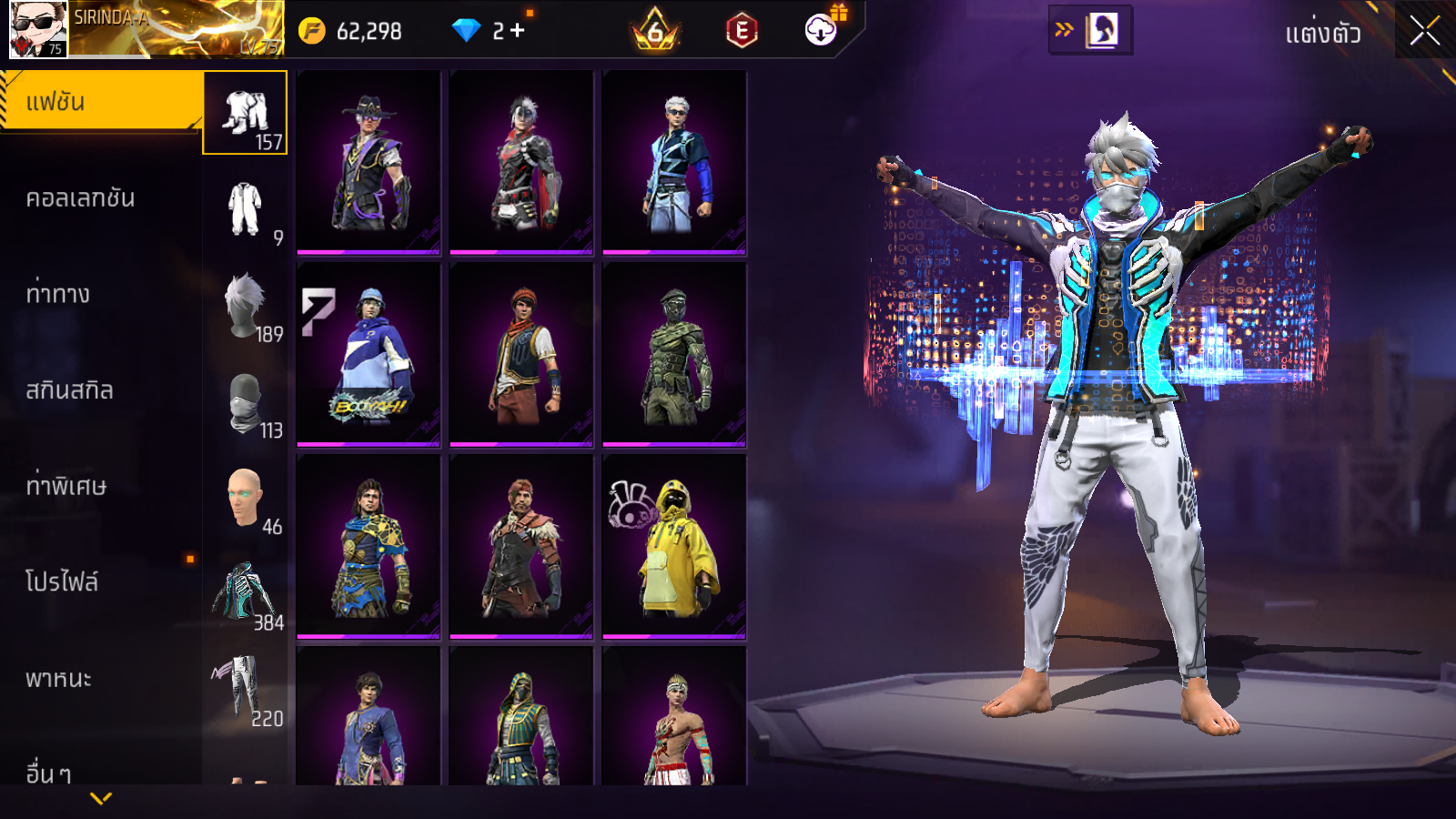Image resolution: width=1456 pixels, height=819 pixels.
Task: Switch to the พาหนะ (Vehicles) section
Action: [59, 679]
